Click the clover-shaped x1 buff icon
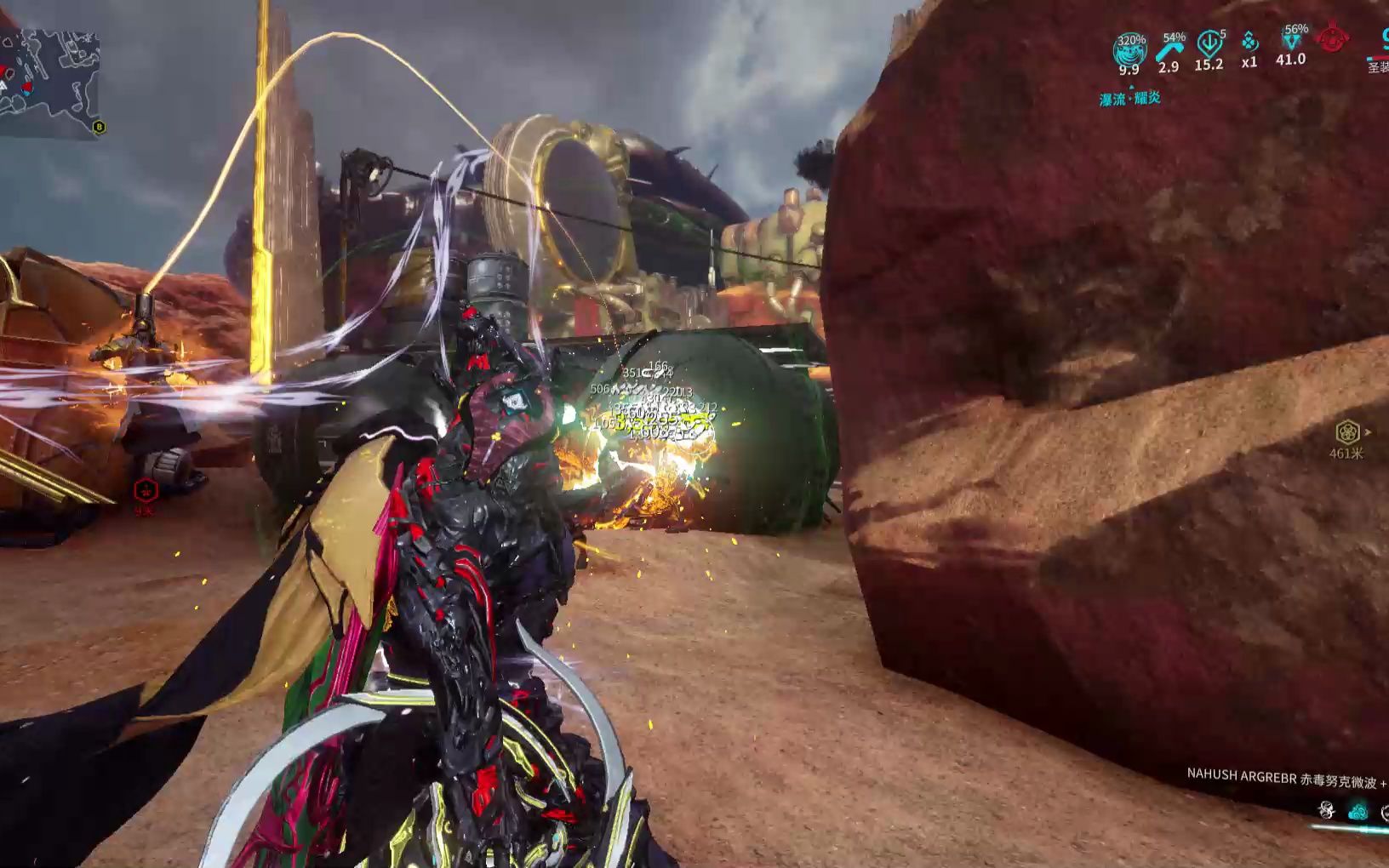Screen dimensions: 1389x868 coord(1249,43)
